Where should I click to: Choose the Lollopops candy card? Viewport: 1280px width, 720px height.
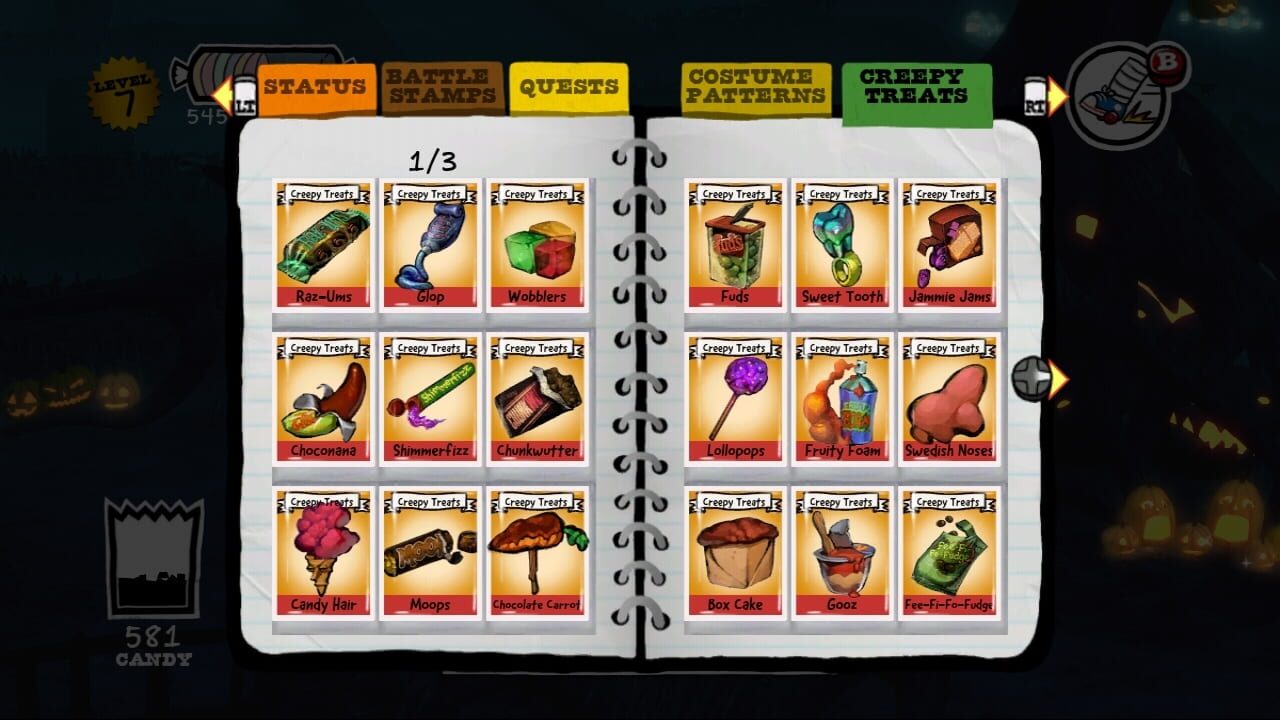733,400
